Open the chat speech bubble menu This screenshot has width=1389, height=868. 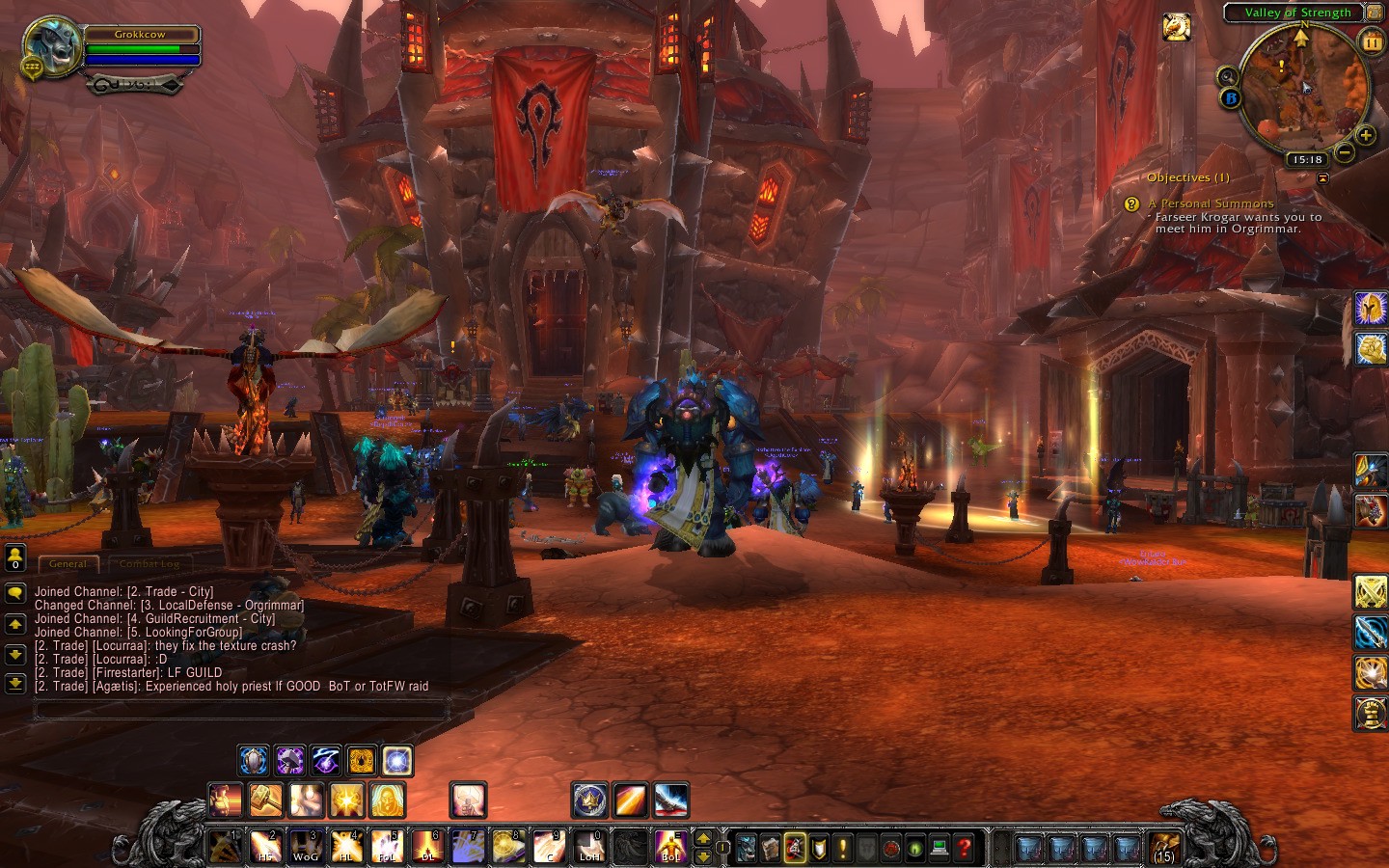(14, 593)
